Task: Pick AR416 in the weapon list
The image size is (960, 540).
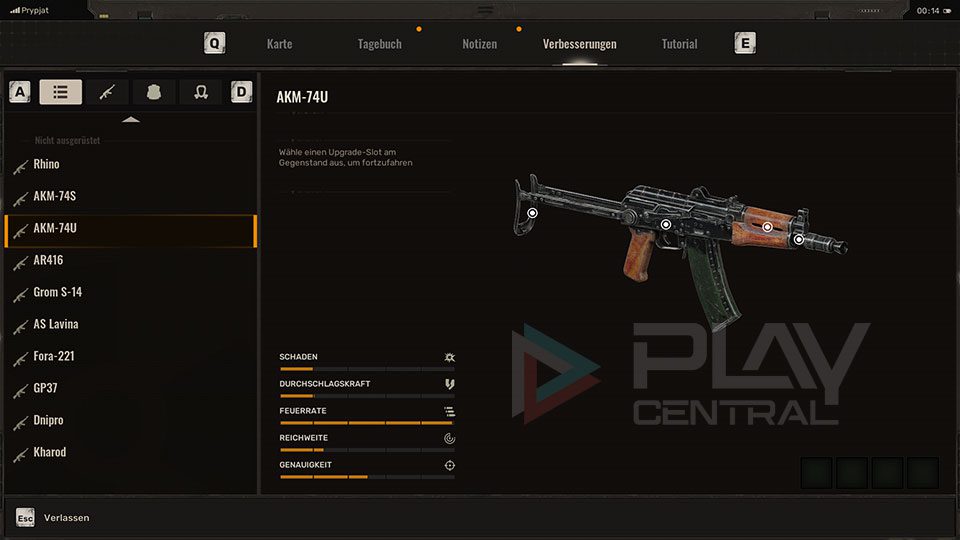Action: pos(48,260)
